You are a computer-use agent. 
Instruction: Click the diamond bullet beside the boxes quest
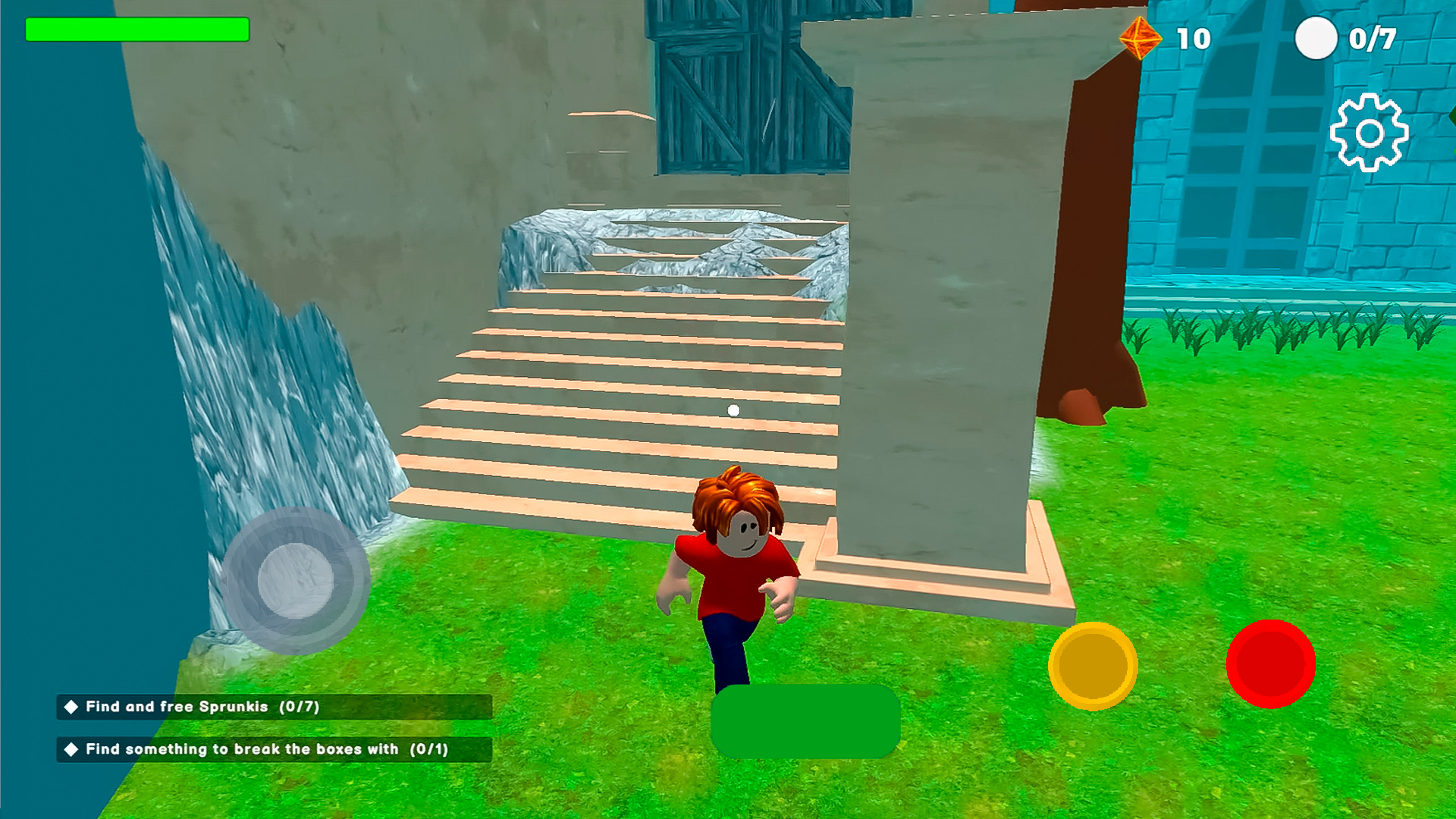(71, 750)
